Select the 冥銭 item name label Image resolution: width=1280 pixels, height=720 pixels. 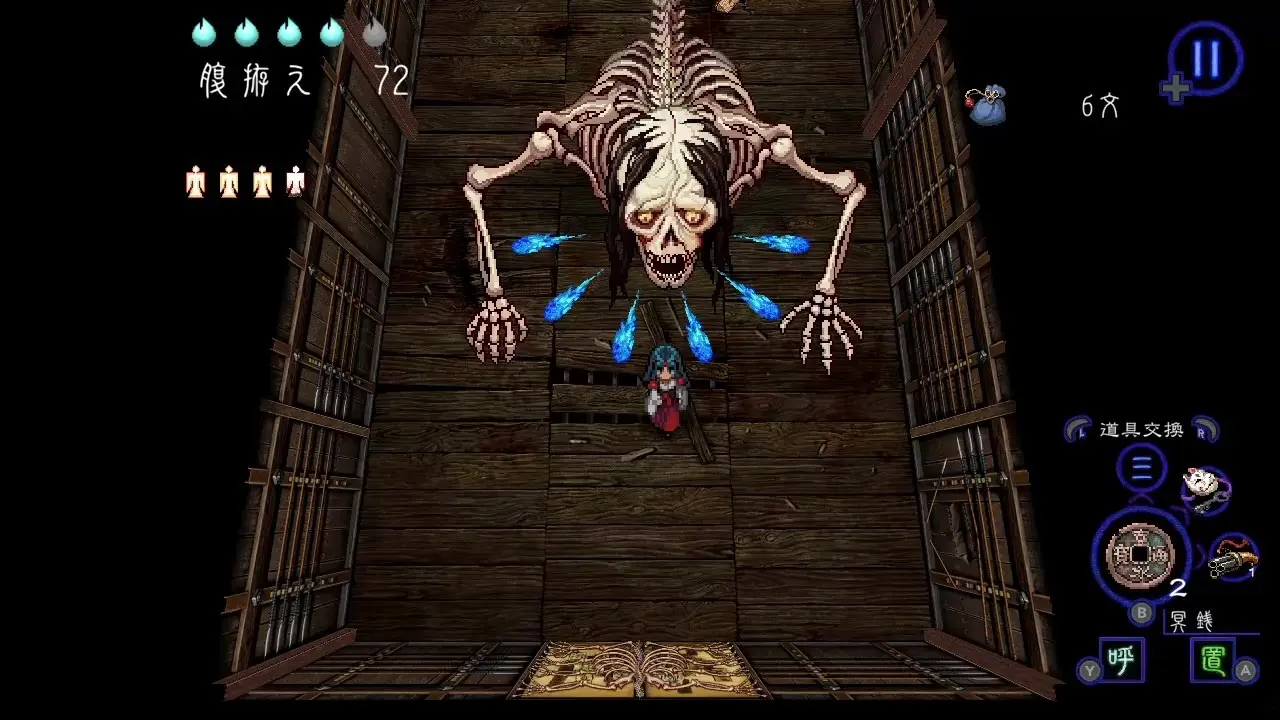click(1192, 620)
